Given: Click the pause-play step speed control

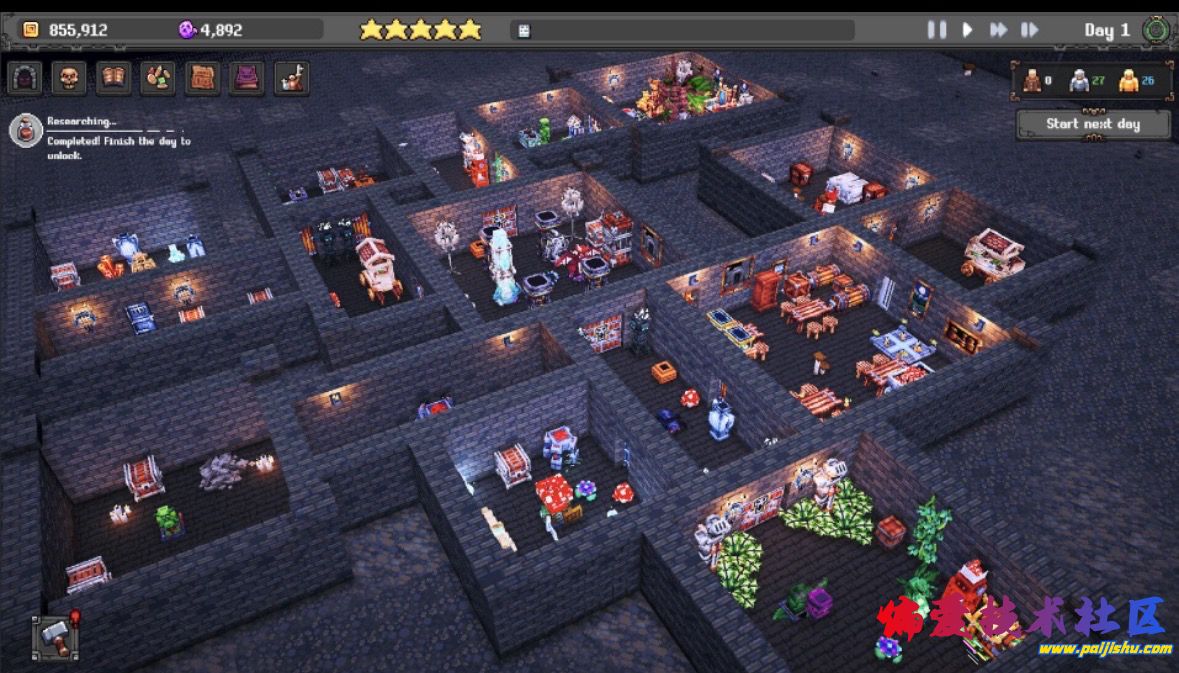Looking at the screenshot, I should click(x=1029, y=30).
